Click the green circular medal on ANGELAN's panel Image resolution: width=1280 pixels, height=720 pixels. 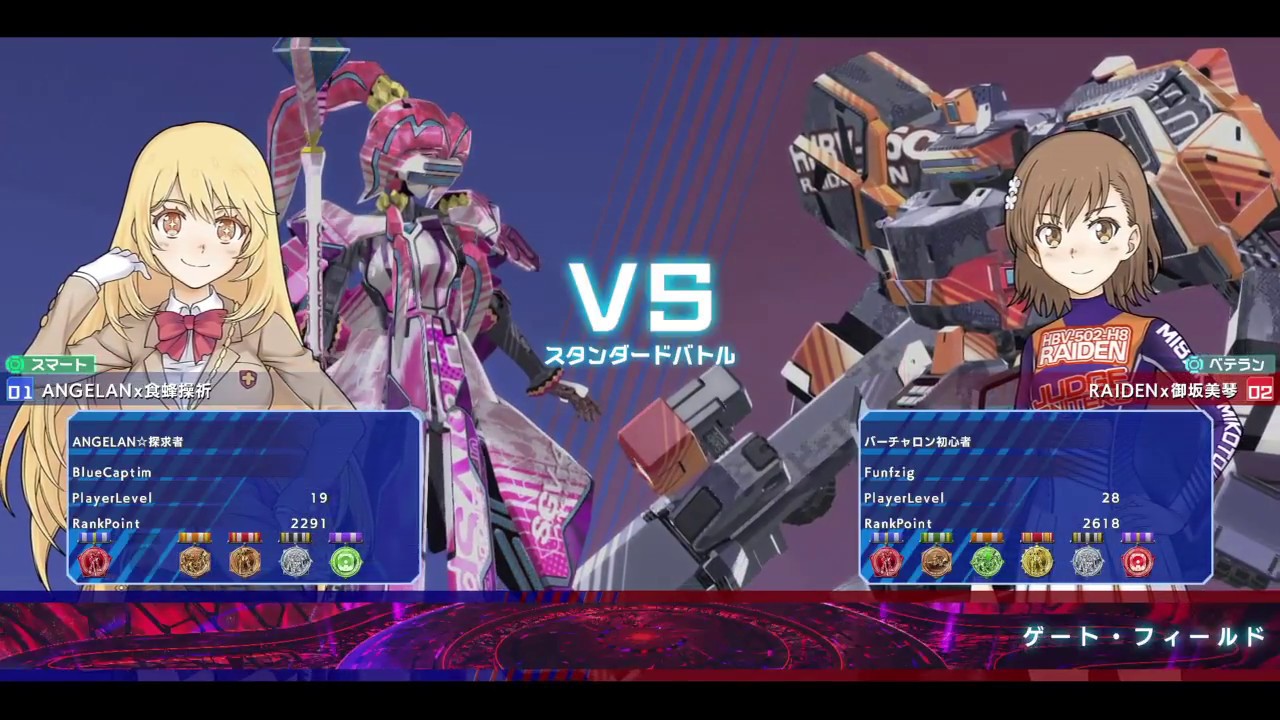click(345, 562)
